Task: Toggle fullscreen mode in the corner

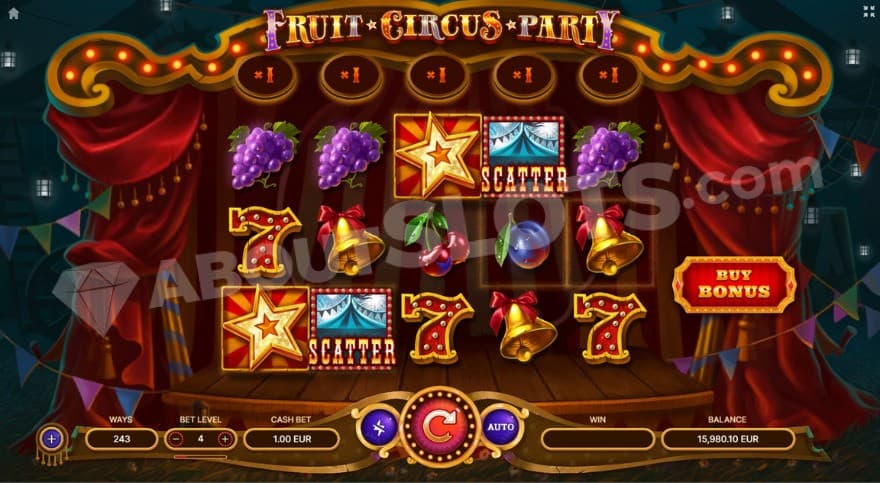Action: [867, 12]
